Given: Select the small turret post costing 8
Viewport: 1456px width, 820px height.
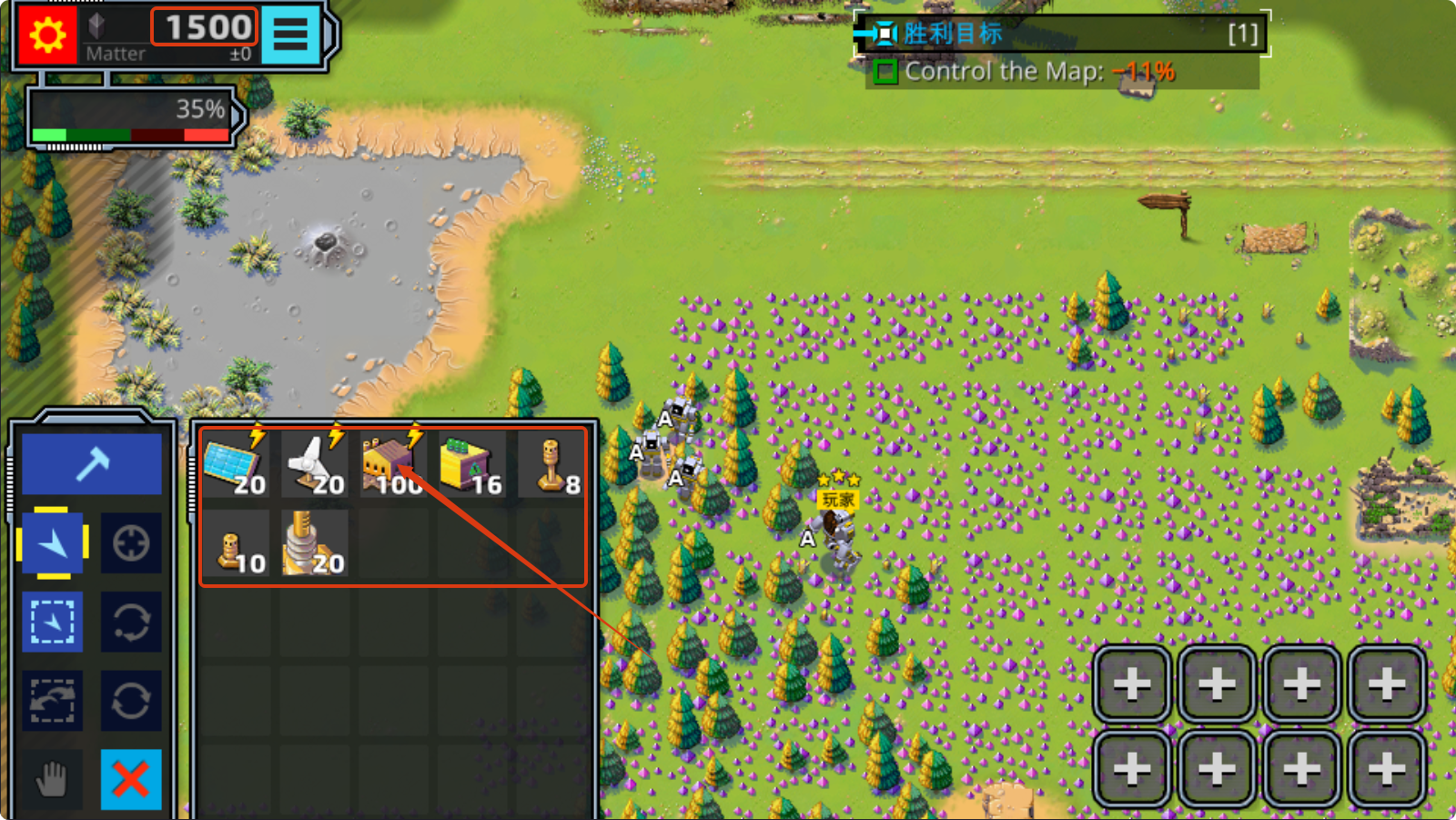Looking at the screenshot, I should [551, 464].
